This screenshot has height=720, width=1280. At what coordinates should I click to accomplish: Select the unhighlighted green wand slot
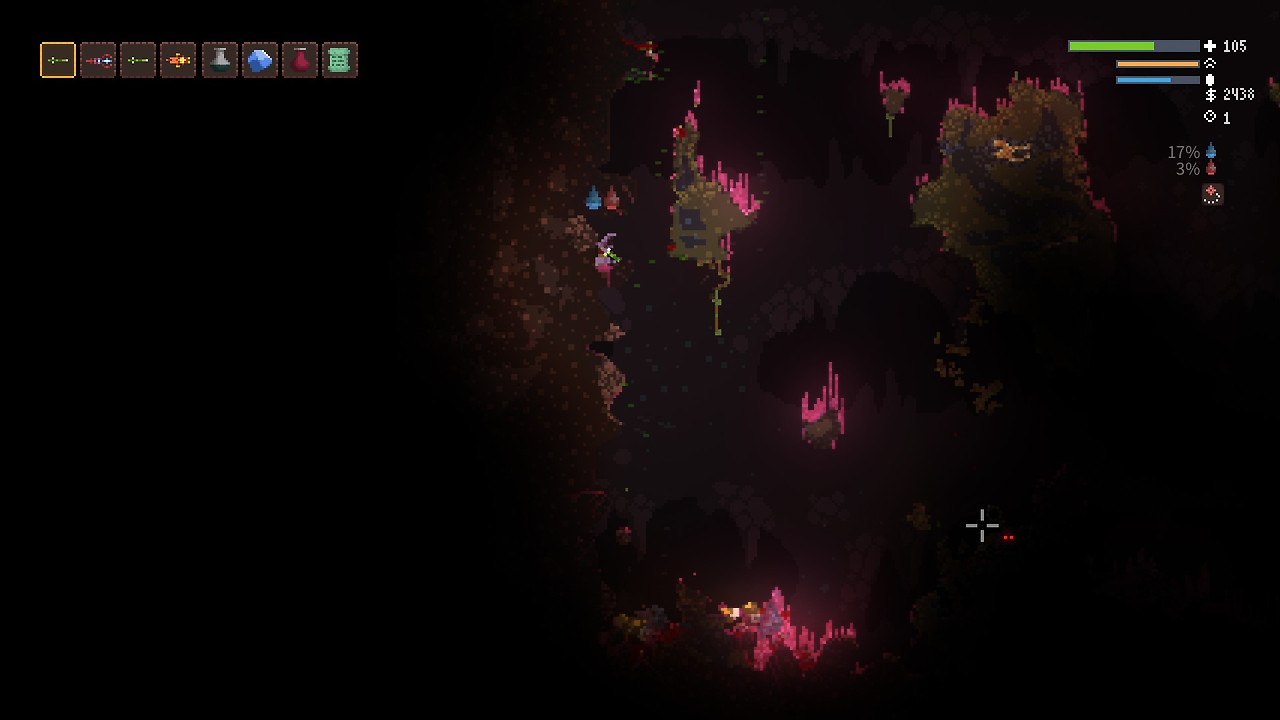[138, 60]
